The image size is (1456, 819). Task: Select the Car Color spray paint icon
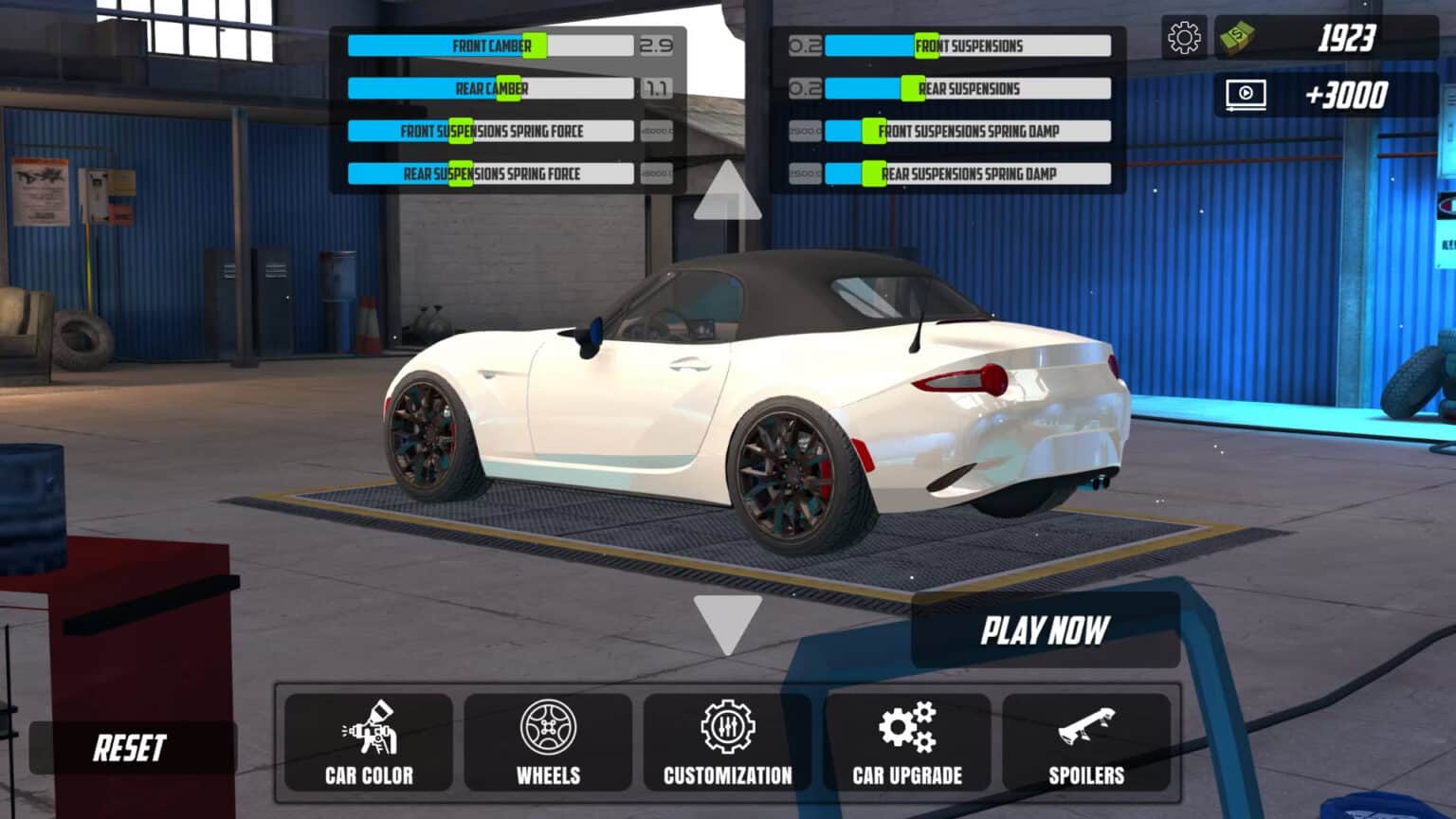367,730
